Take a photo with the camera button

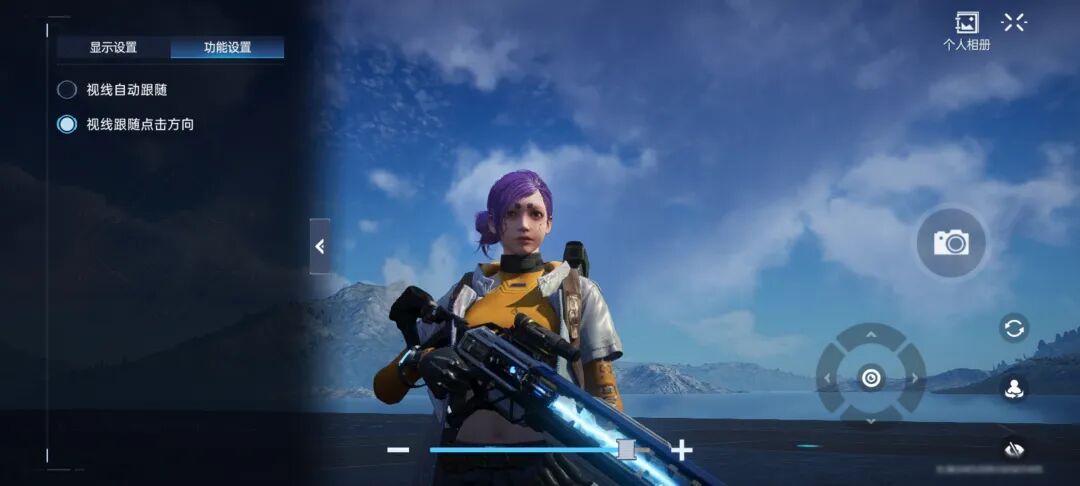point(951,243)
